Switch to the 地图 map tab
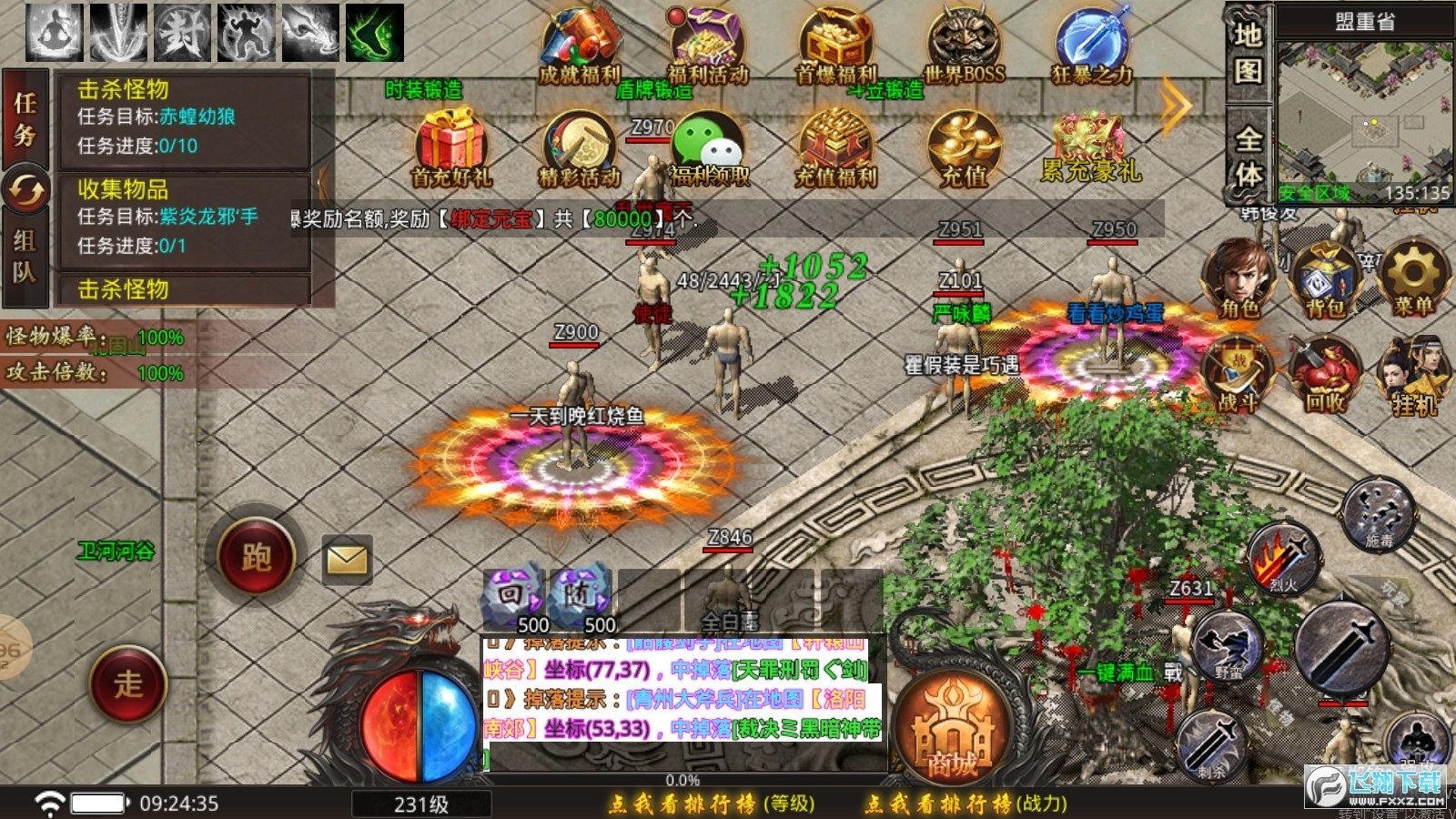 click(x=1249, y=55)
